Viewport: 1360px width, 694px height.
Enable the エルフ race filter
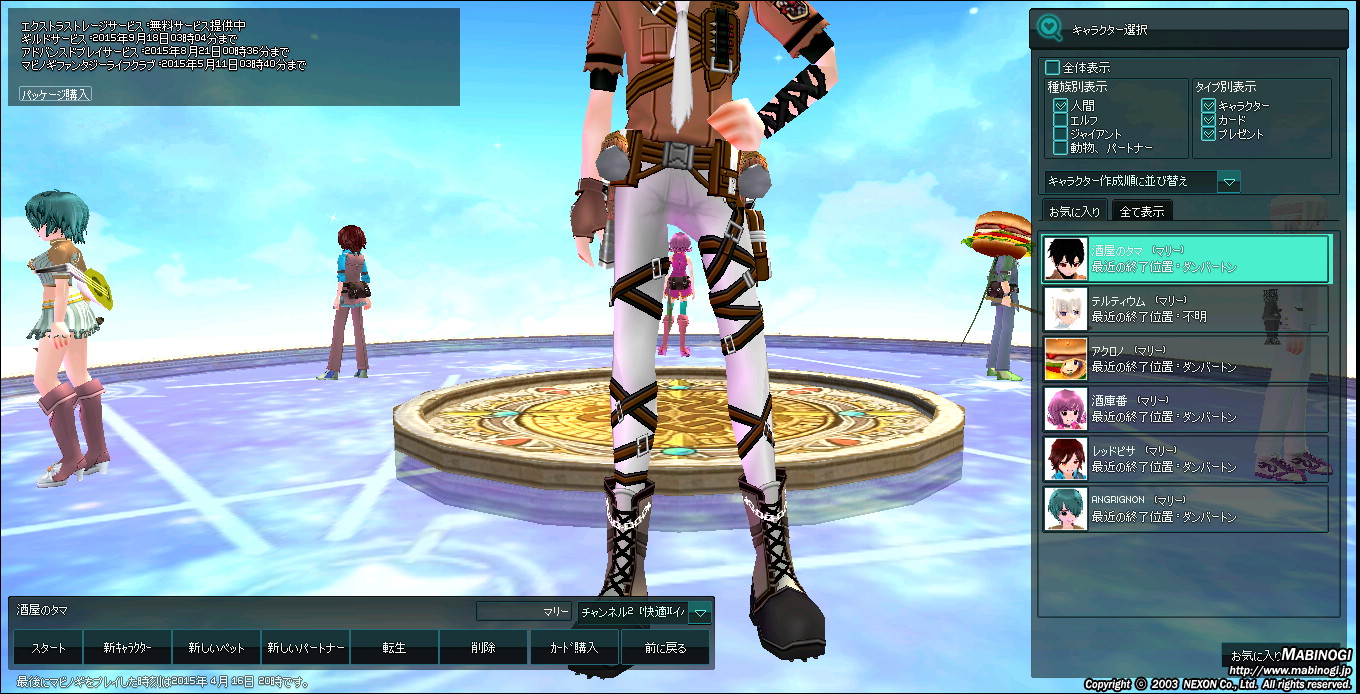coord(1061,120)
